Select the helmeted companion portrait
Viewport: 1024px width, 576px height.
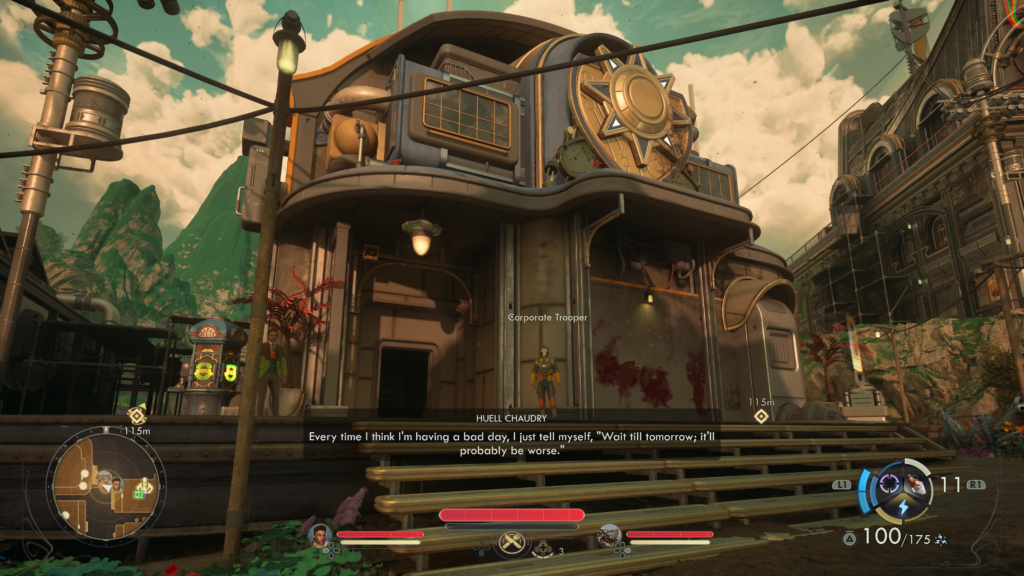(x=608, y=535)
